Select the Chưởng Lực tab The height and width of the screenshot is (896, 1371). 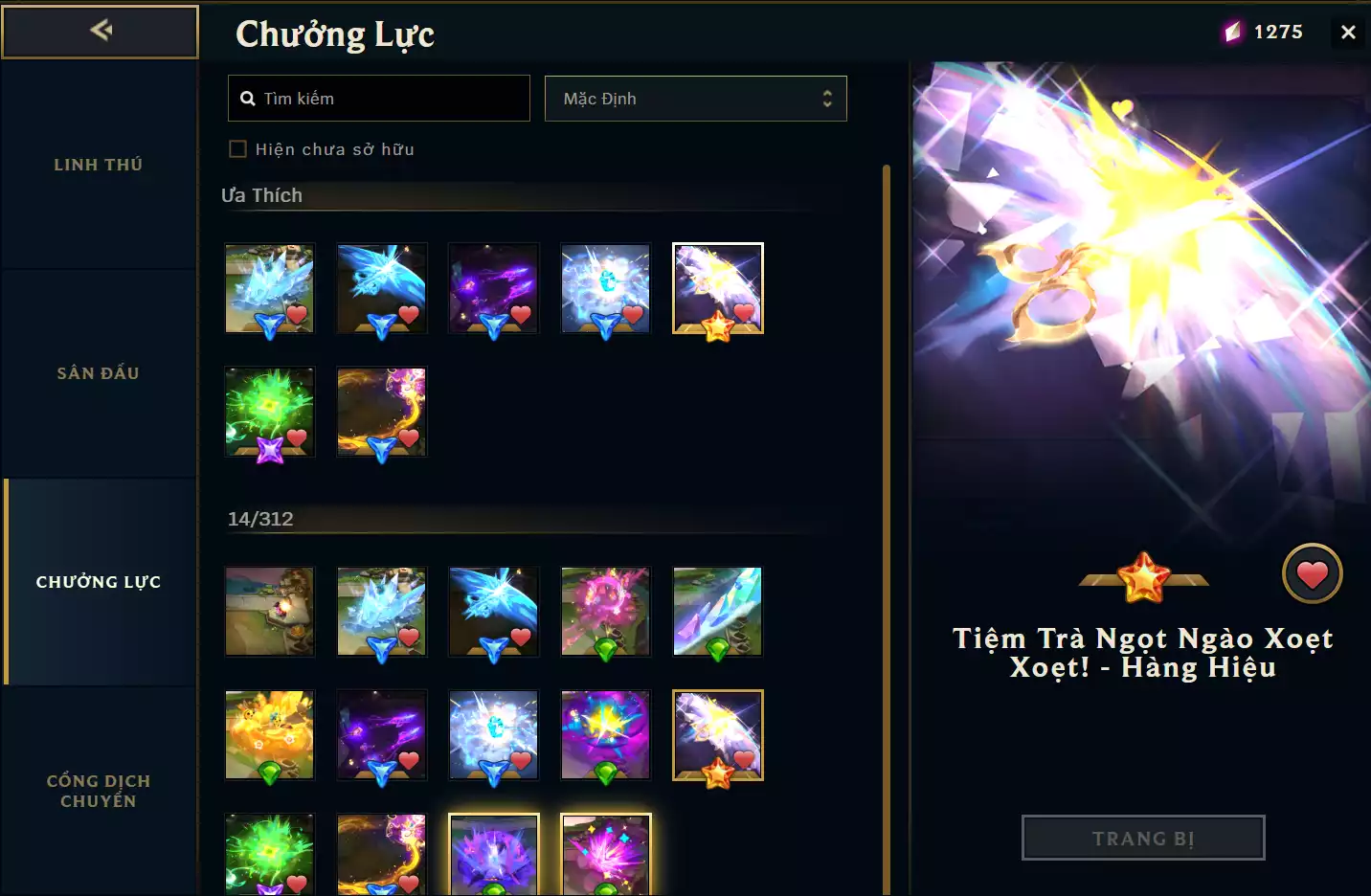[99, 581]
